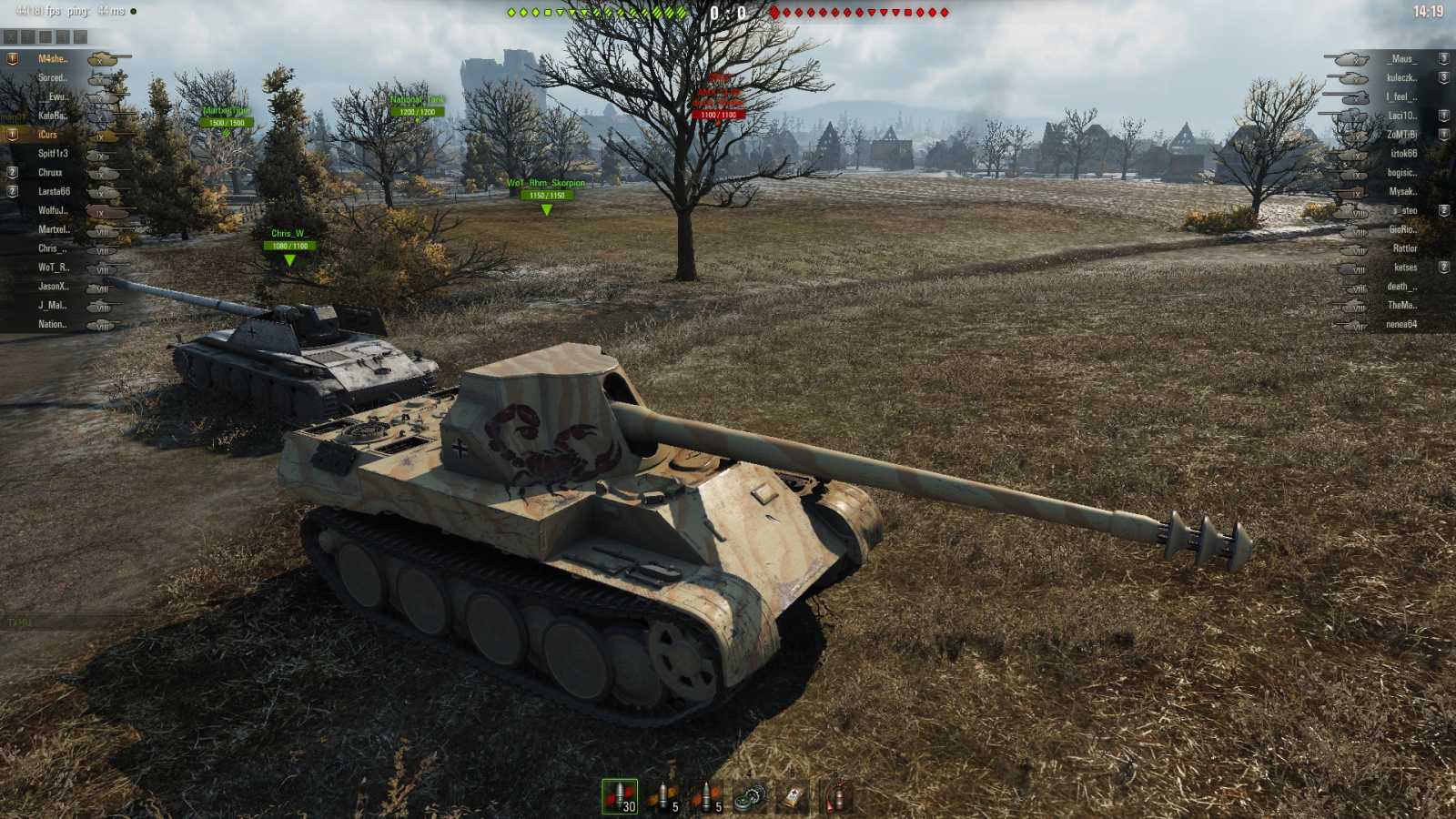Click the platoon badge next to Larsta66
The height and width of the screenshot is (819, 1456).
click(x=12, y=192)
